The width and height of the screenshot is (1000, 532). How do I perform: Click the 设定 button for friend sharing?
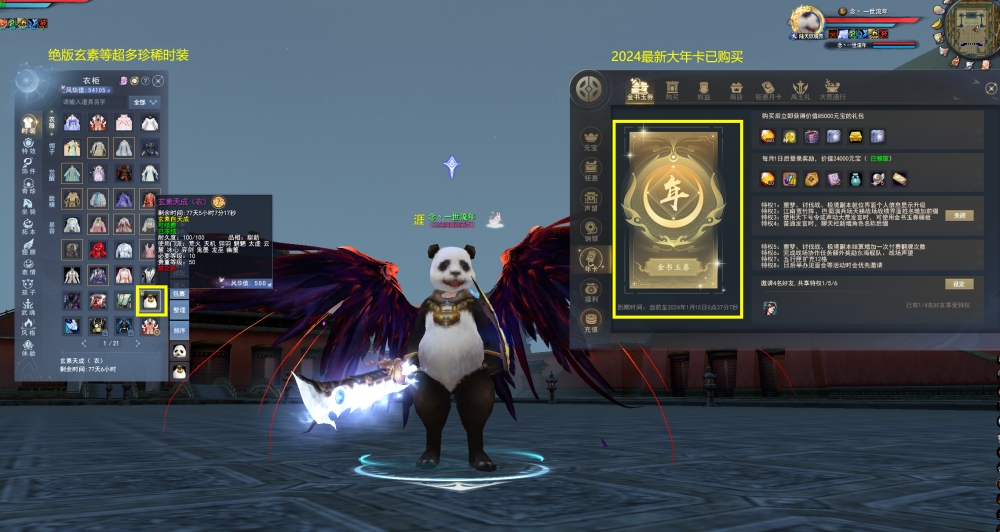[x=958, y=284]
